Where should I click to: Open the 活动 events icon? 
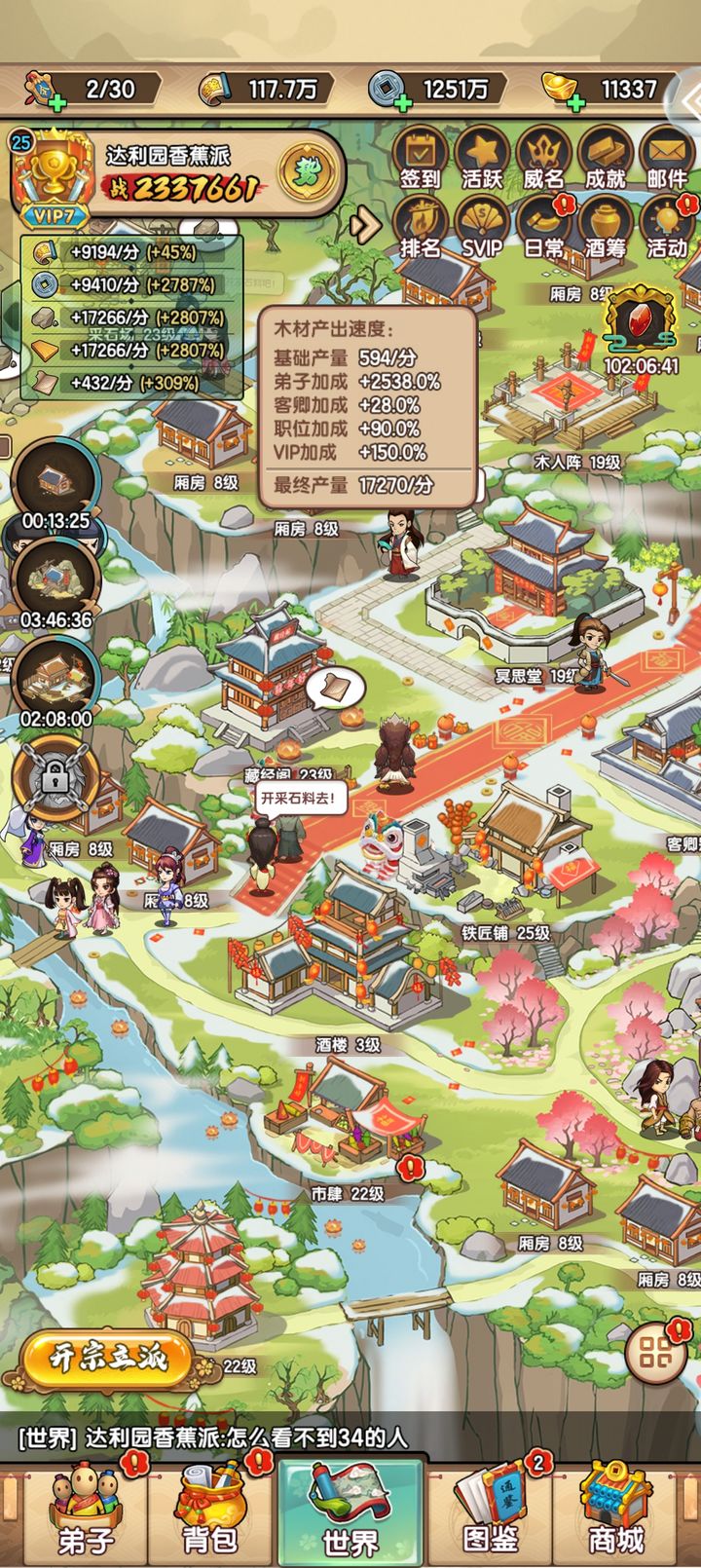667,228
